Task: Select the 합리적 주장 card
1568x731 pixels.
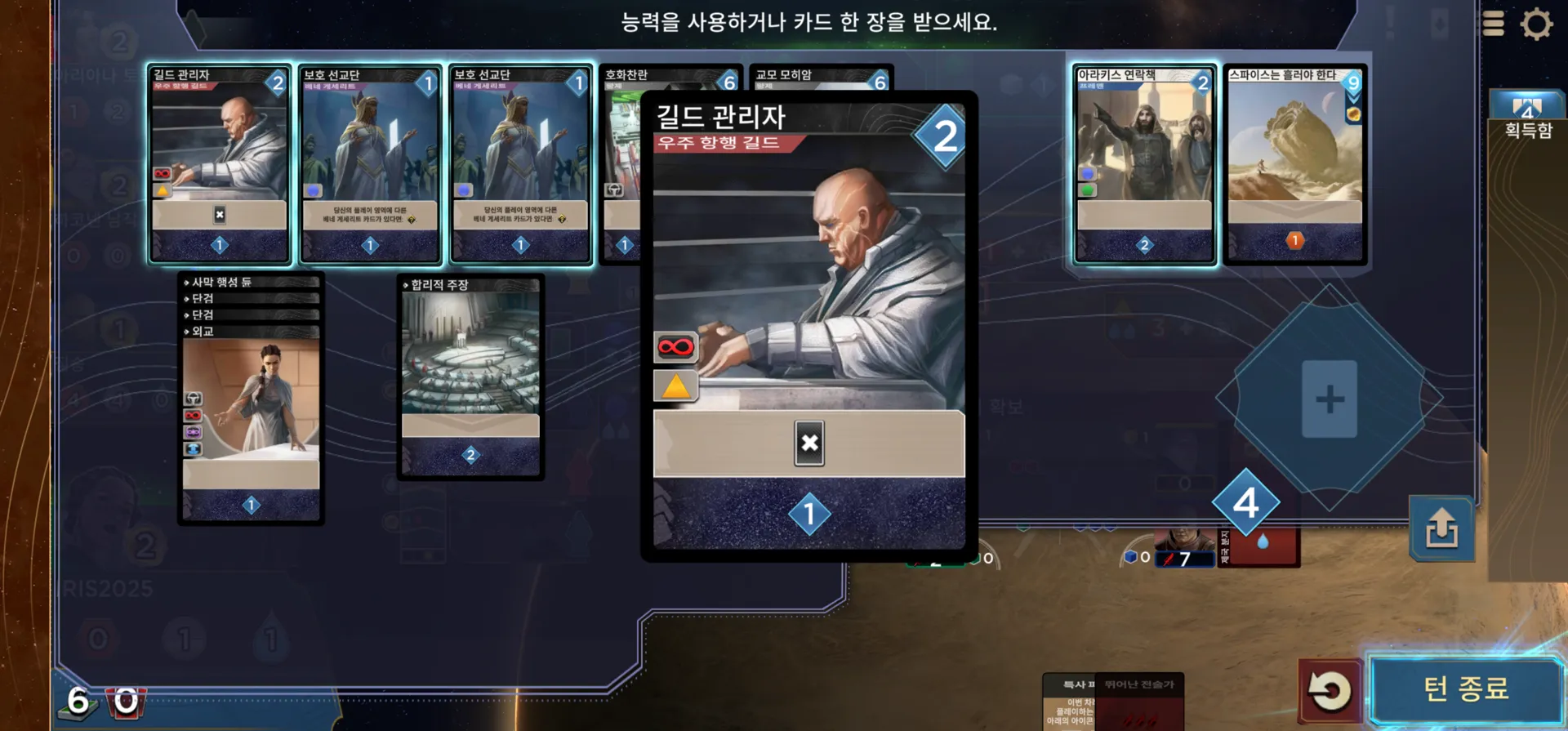Action: point(470,376)
